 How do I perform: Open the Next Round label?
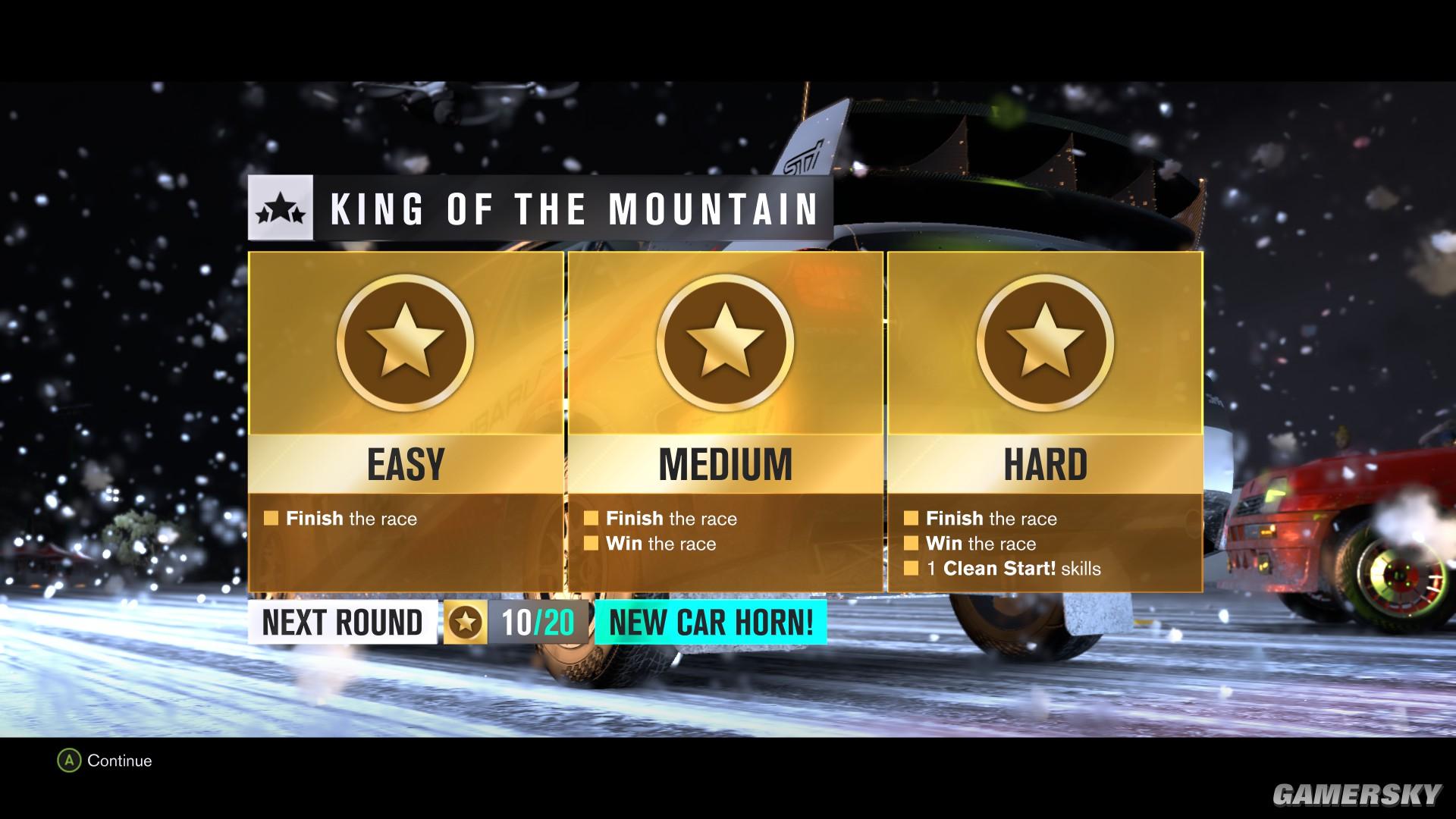[x=342, y=623]
